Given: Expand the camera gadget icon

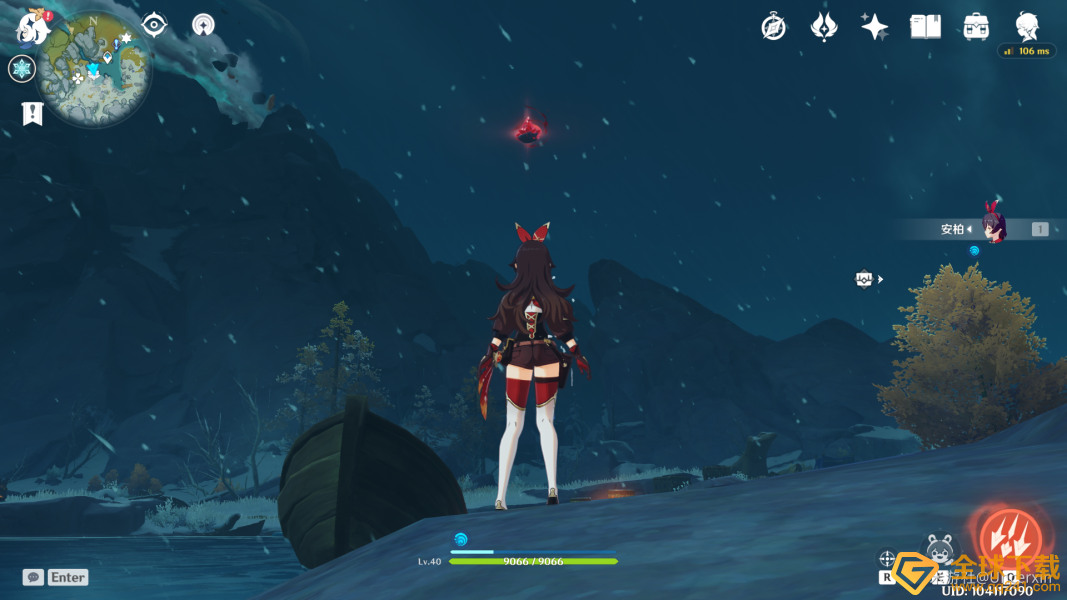Looking at the screenshot, I should click(x=865, y=279).
